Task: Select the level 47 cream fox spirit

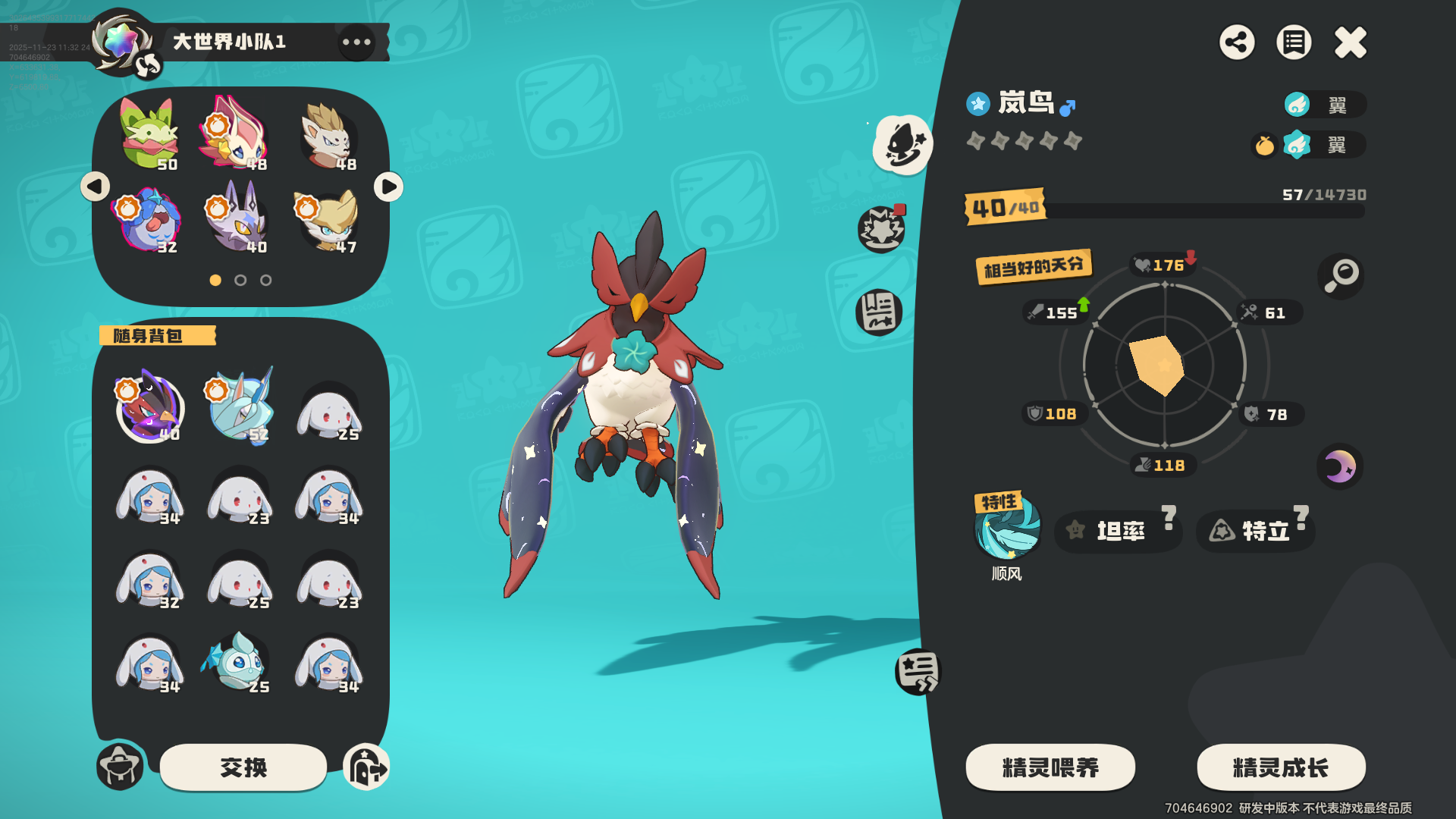Action: pyautogui.click(x=328, y=220)
